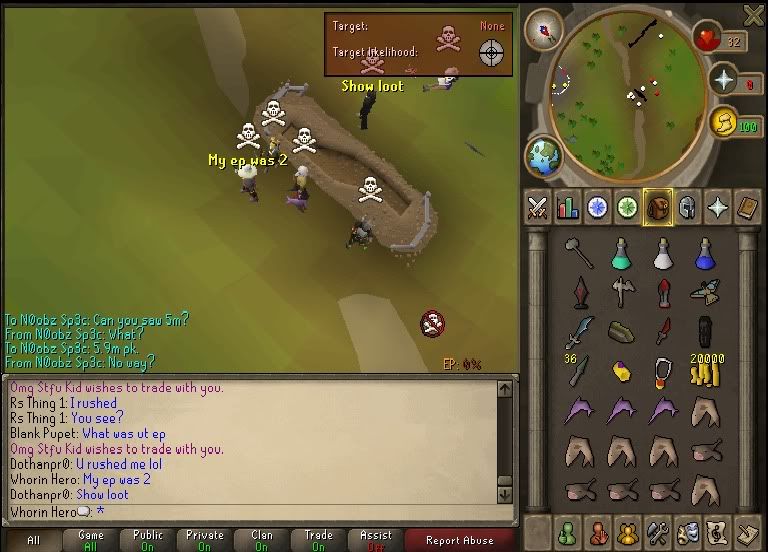The height and width of the screenshot is (552, 768).
Task: Select the blue potion in inventory
Action: coord(704,254)
